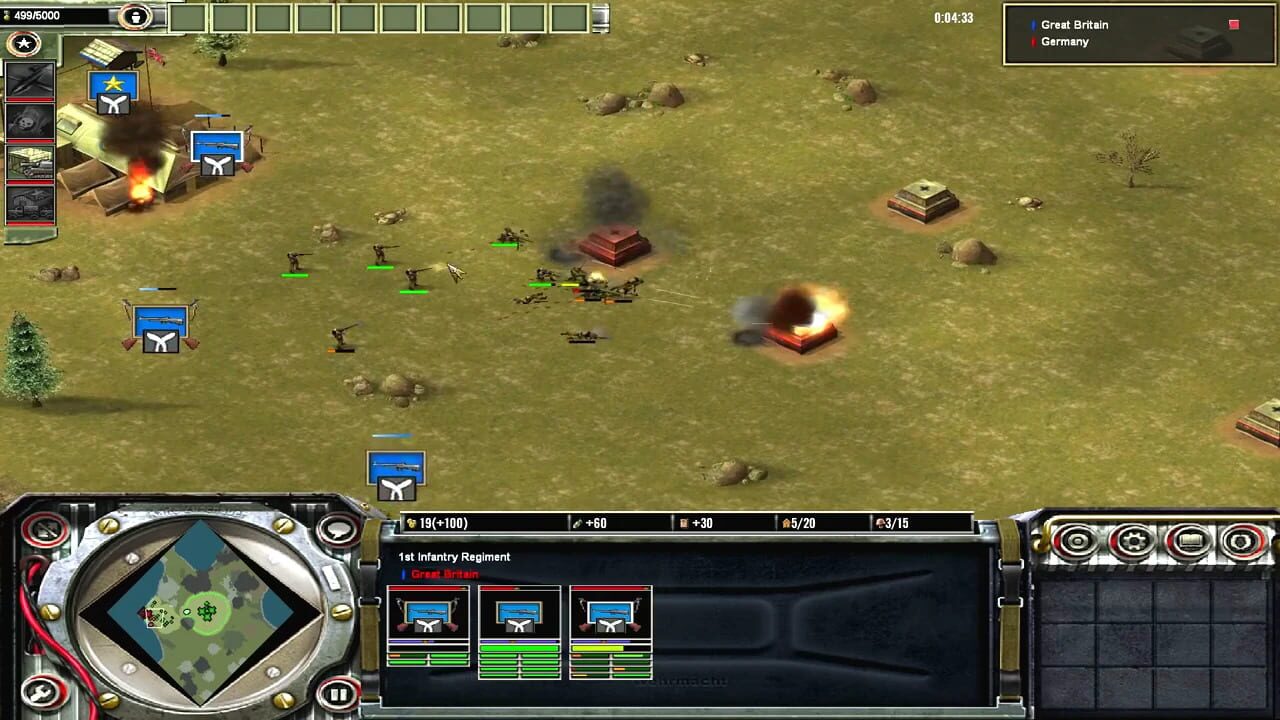1280x720 pixels.
Task: Open the commander star badge above the sidebar
Action: click(x=23, y=44)
